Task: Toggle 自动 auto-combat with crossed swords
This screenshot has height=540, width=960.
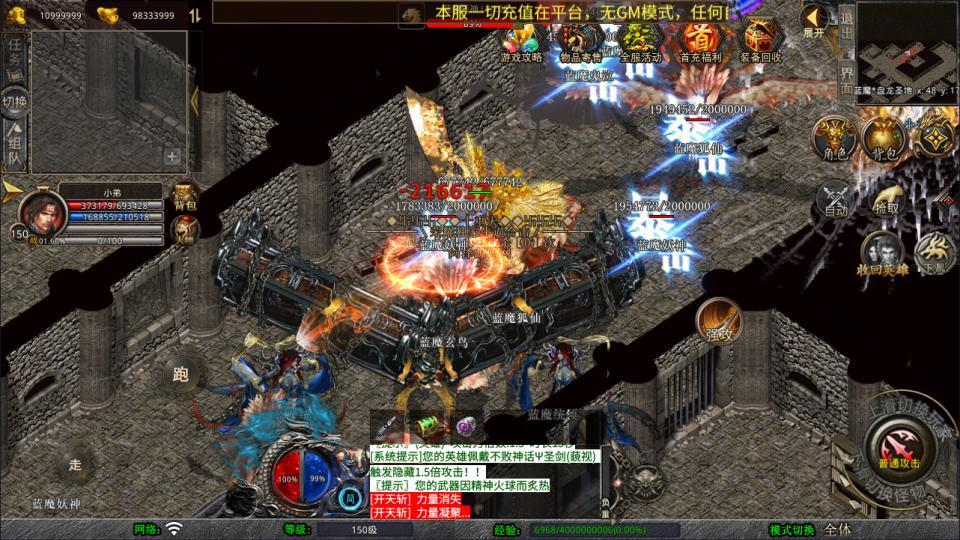Action: tap(835, 198)
